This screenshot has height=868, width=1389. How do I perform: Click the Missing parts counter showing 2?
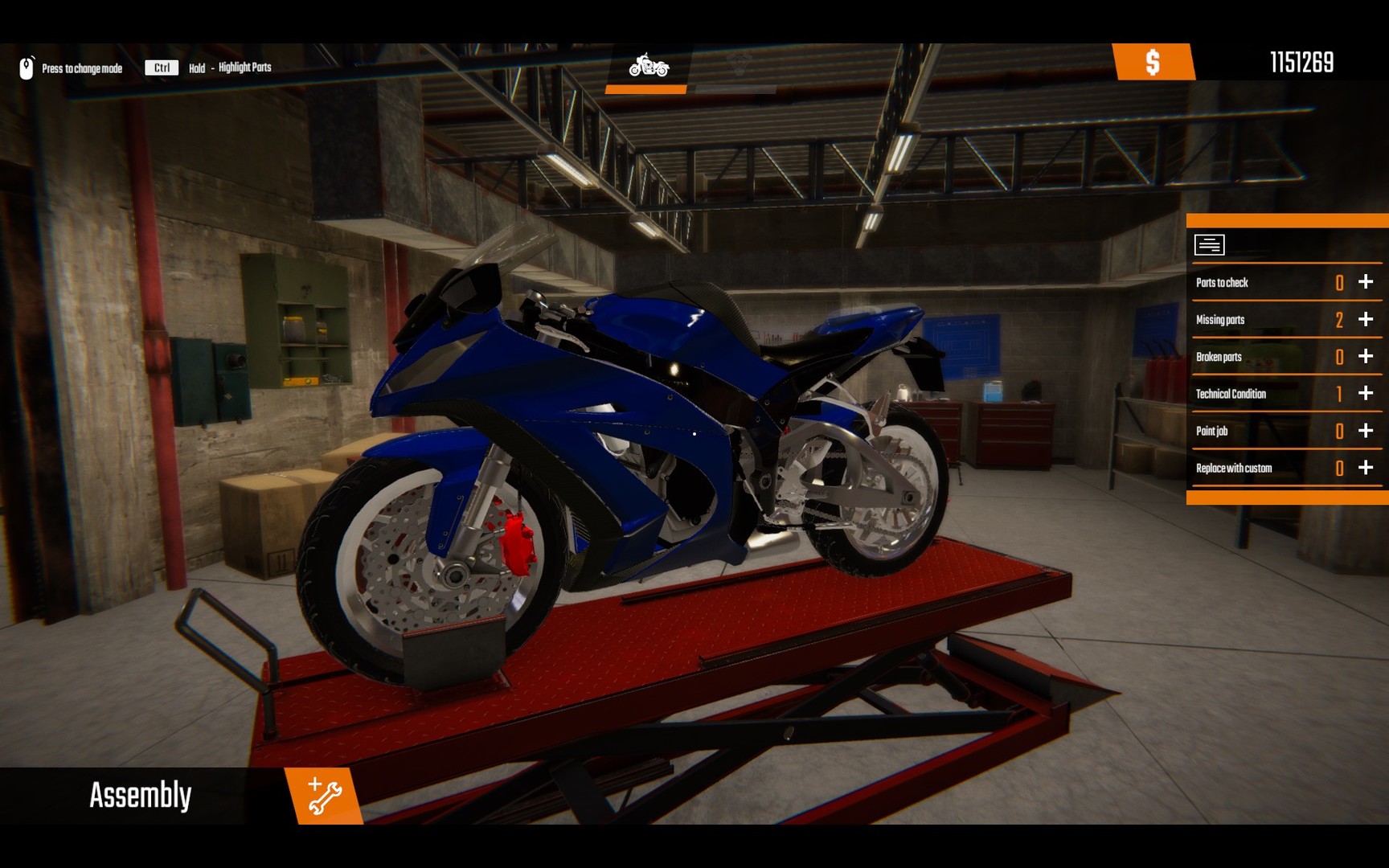pyautogui.click(x=1338, y=319)
